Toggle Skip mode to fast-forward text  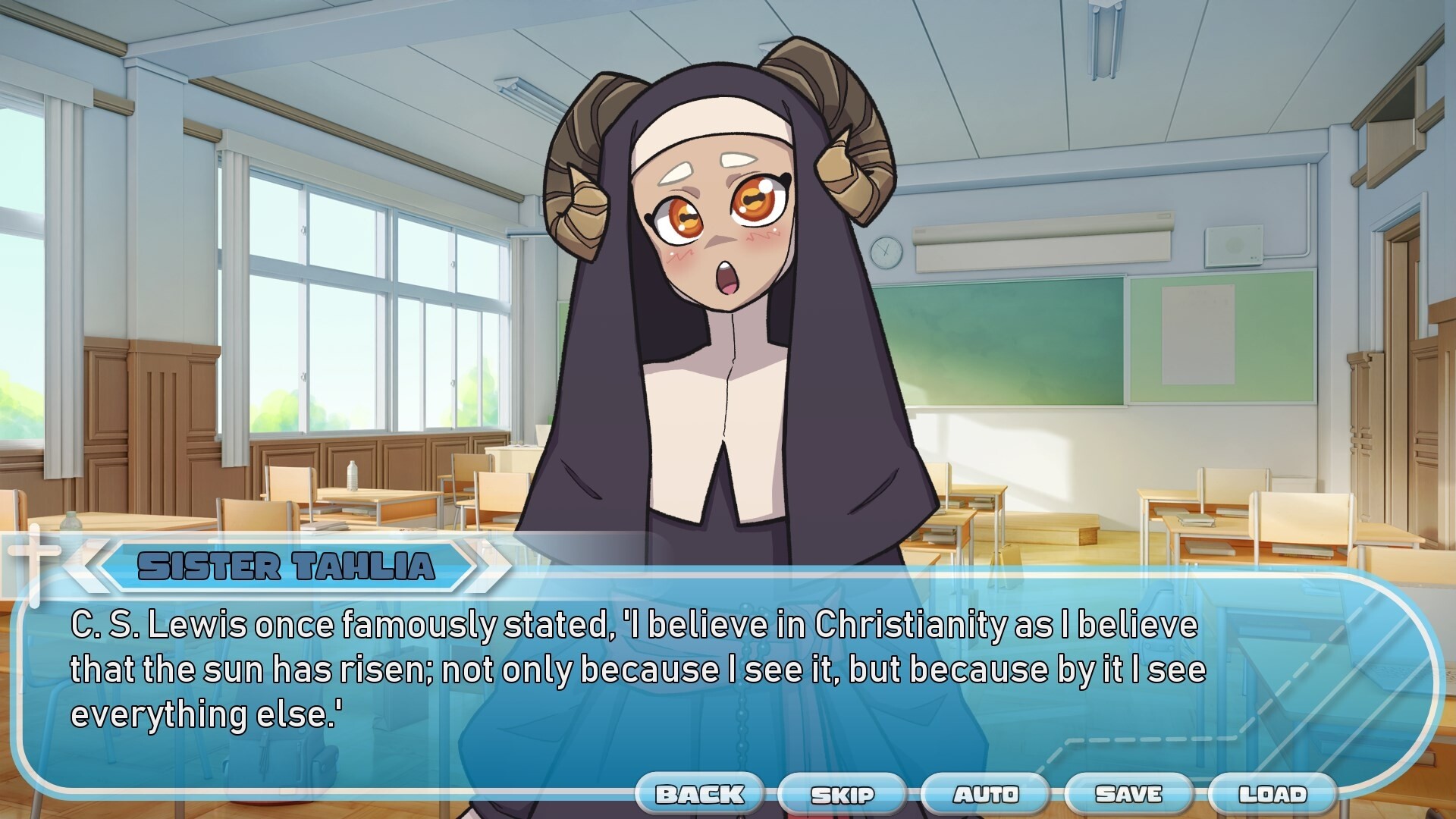[843, 795]
